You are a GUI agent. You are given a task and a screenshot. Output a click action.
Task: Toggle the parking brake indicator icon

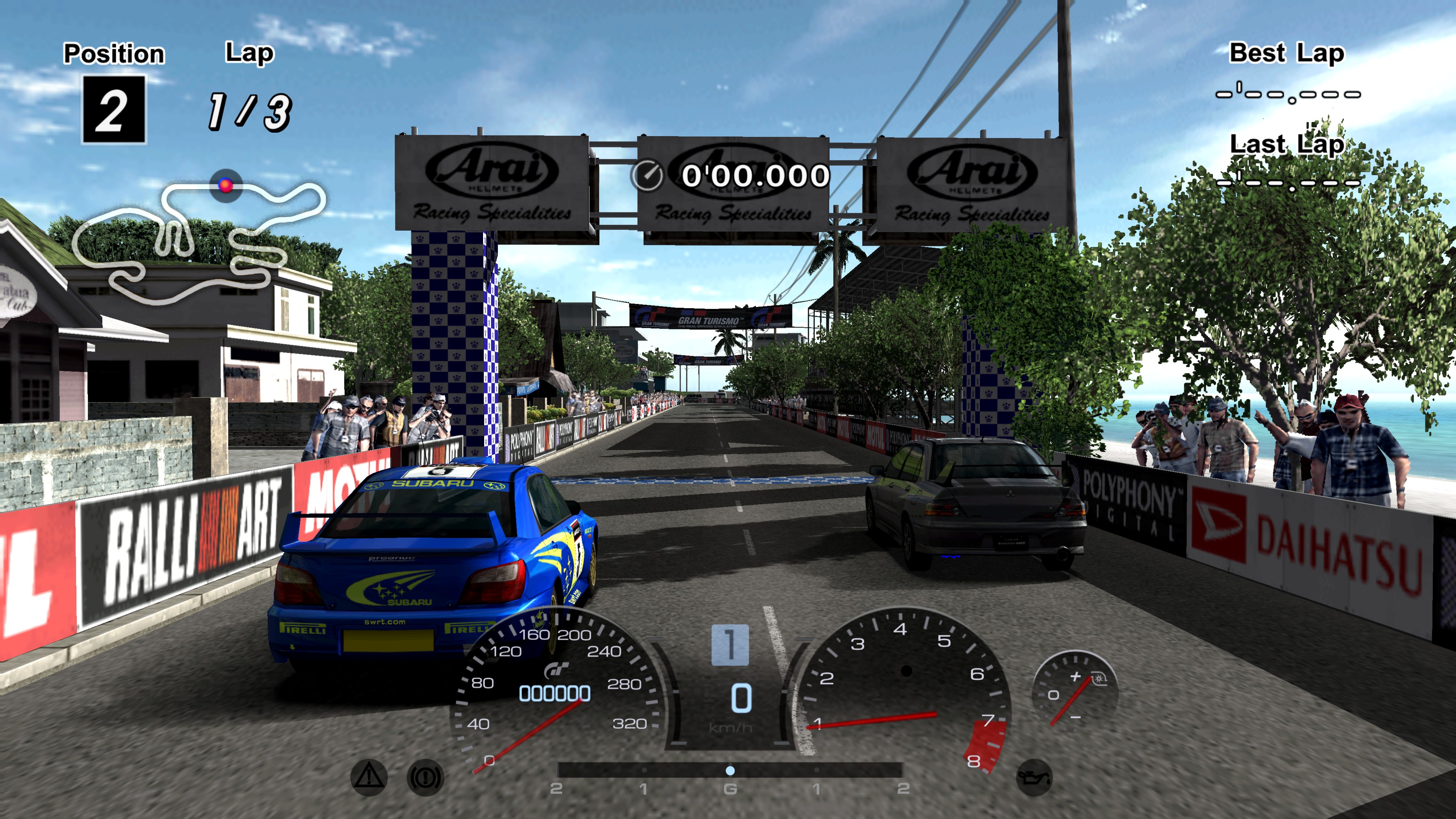[425, 778]
